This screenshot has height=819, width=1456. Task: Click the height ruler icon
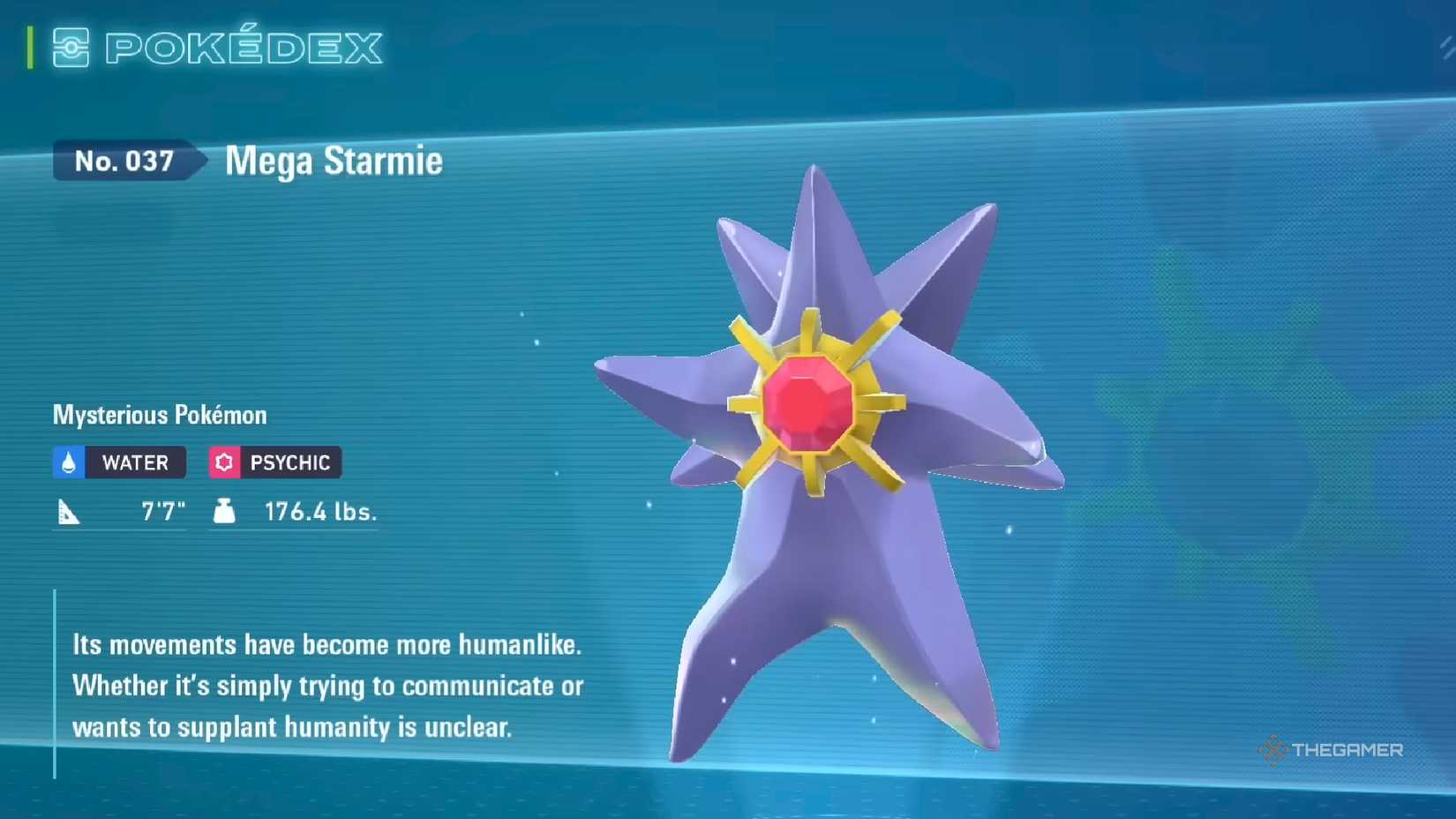click(x=69, y=510)
